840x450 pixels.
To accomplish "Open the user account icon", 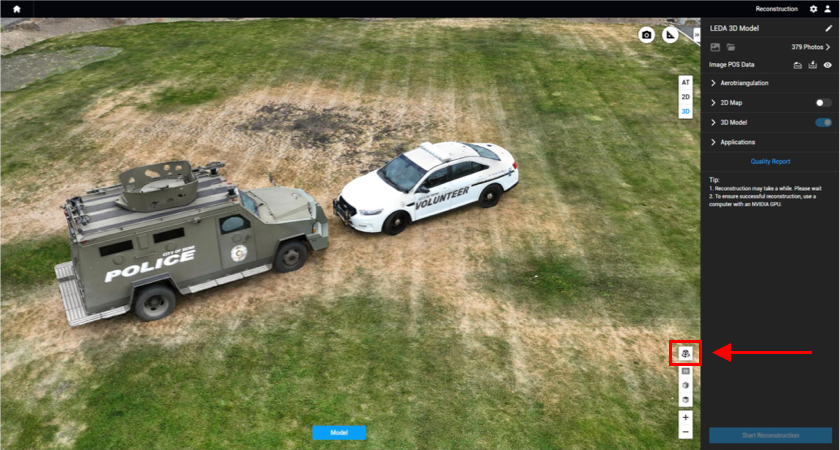I will click(x=827, y=9).
